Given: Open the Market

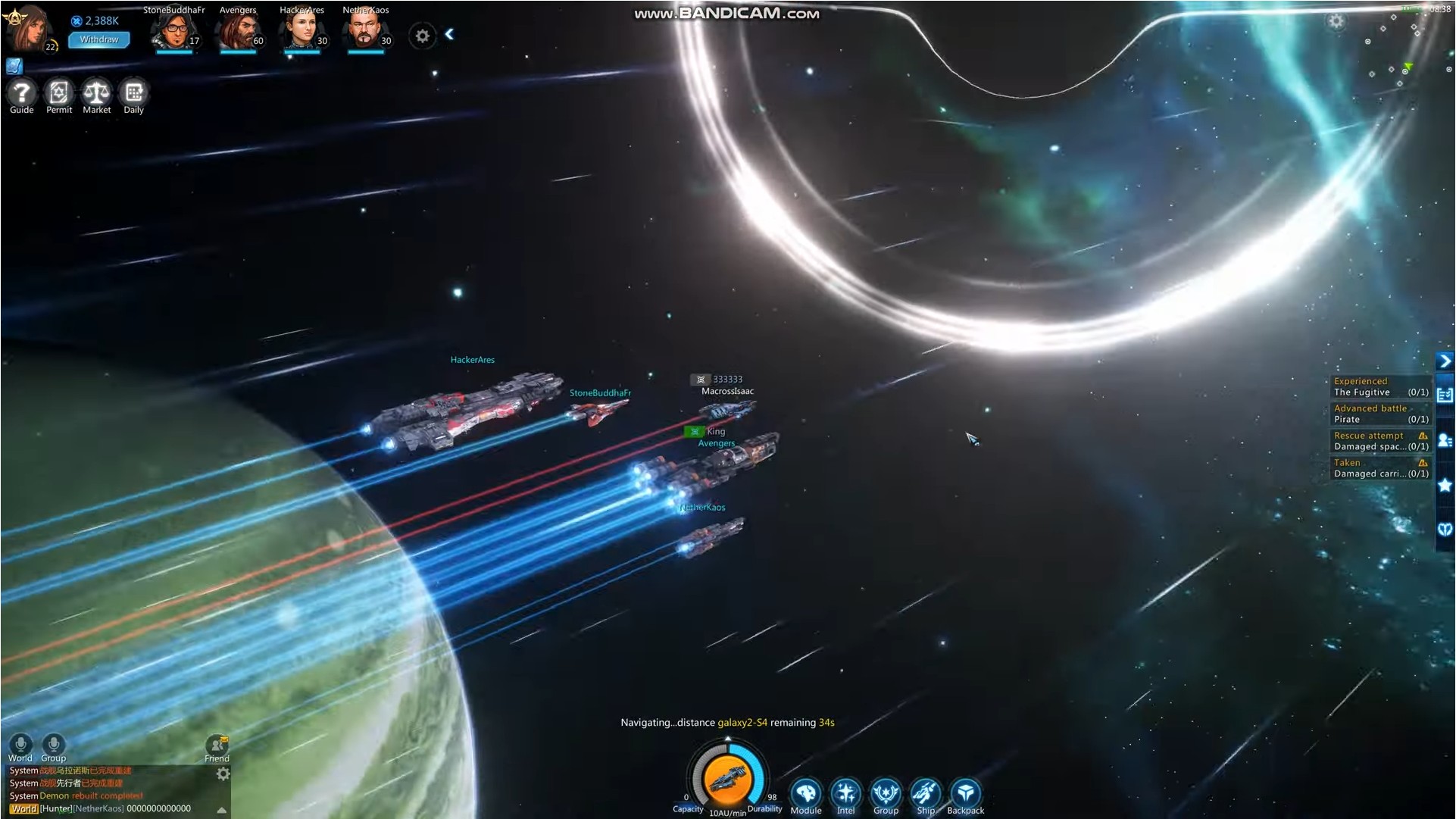Looking at the screenshot, I should (96, 94).
